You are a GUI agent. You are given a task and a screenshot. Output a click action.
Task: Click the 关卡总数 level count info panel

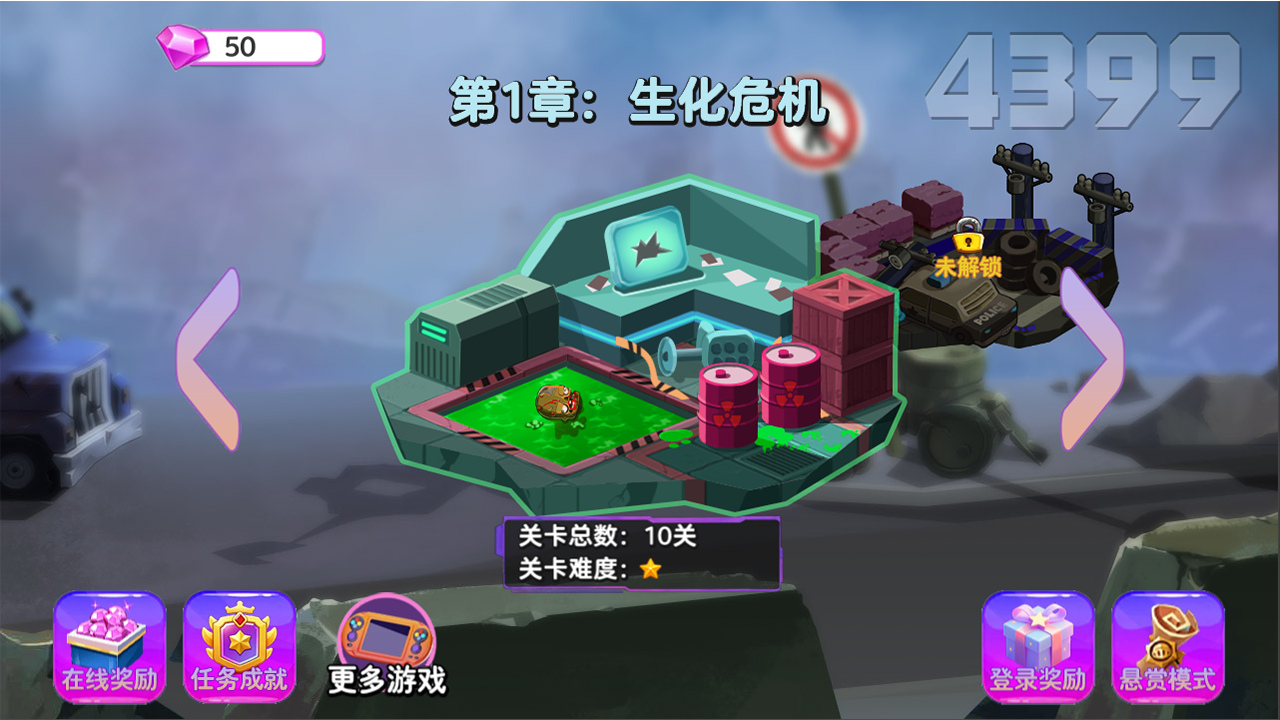pos(610,535)
